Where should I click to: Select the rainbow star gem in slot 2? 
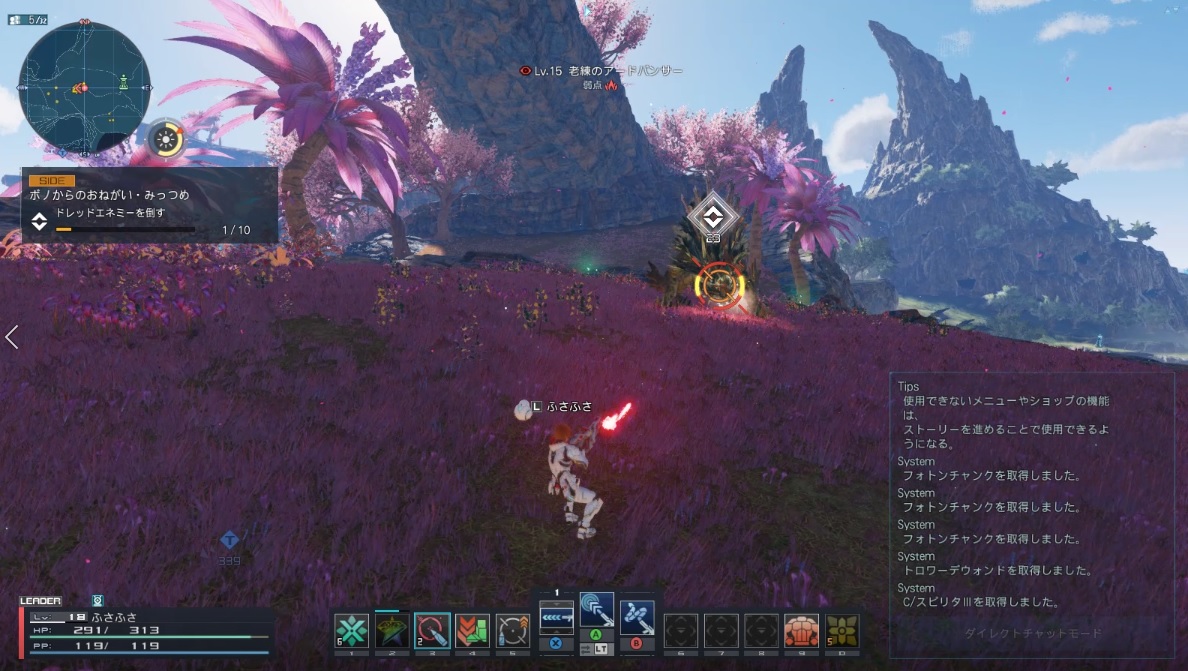pyautogui.click(x=392, y=630)
